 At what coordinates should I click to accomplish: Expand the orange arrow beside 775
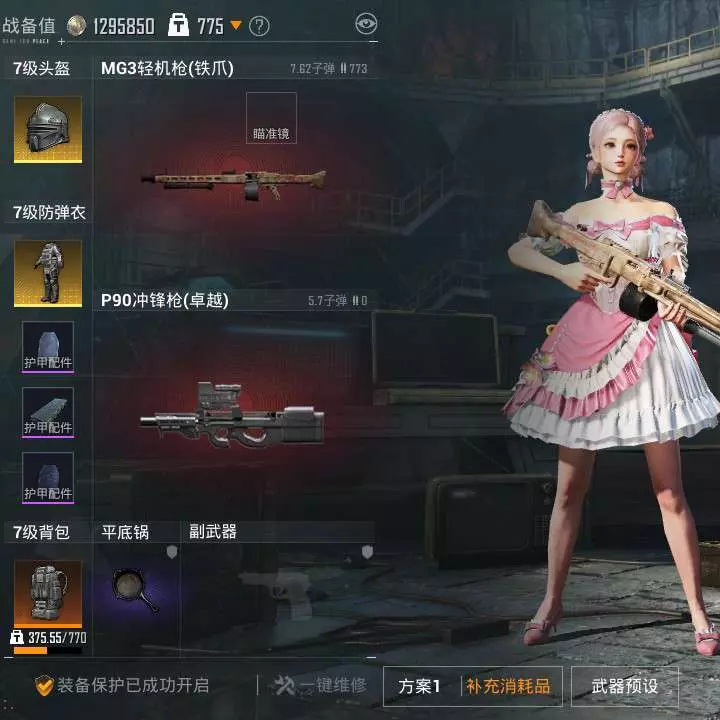point(236,26)
